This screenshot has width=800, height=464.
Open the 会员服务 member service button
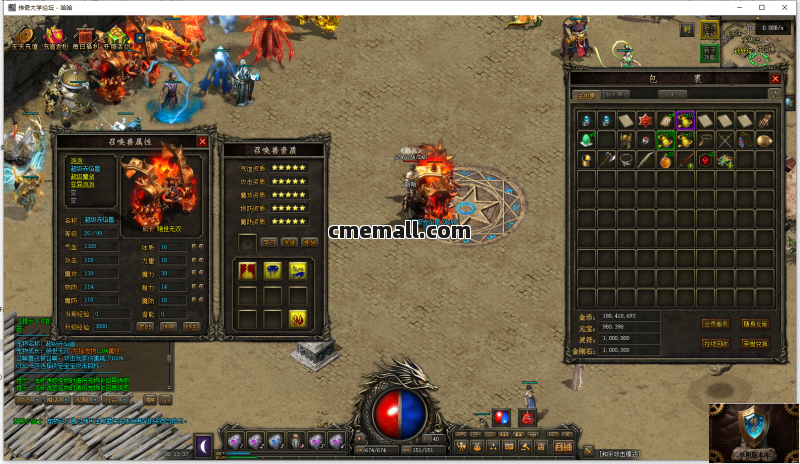pos(714,324)
